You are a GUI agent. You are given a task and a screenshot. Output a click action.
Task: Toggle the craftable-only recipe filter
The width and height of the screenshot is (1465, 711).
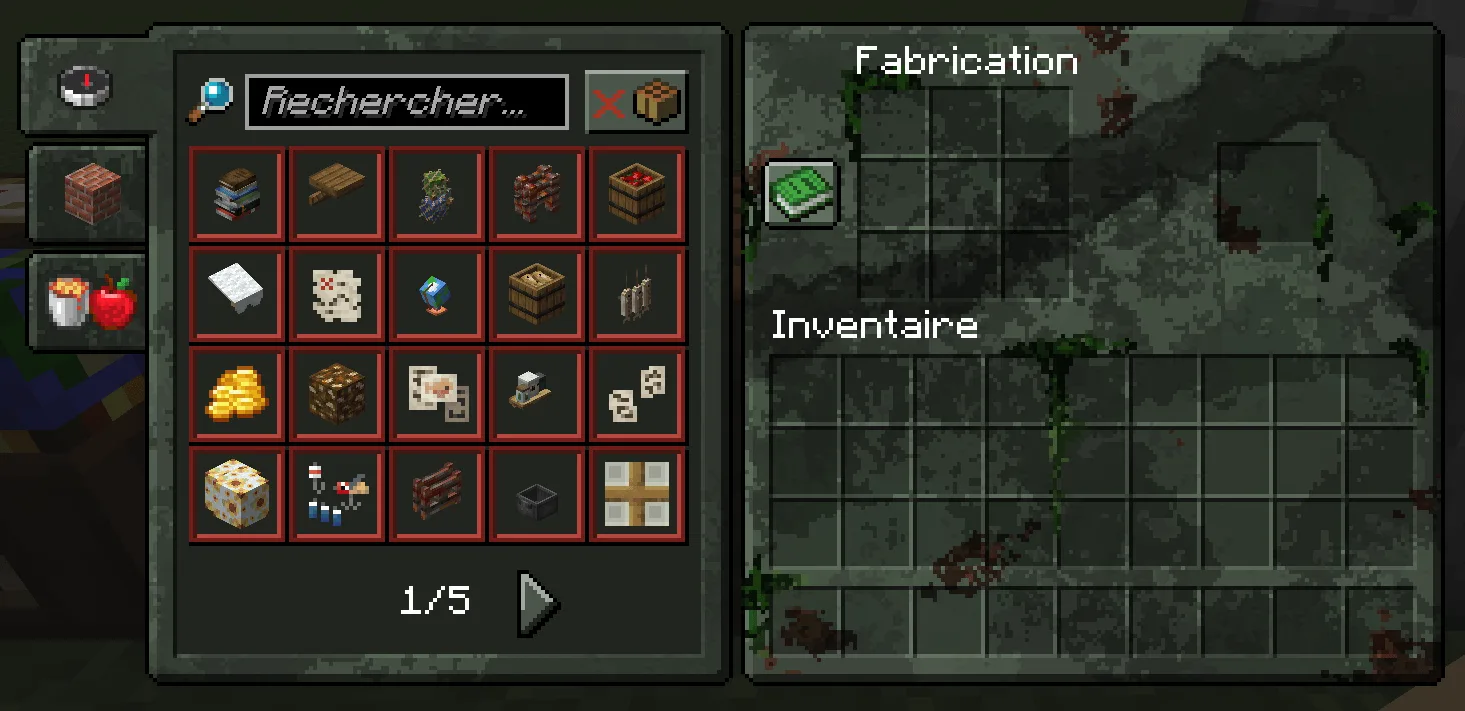[636, 102]
